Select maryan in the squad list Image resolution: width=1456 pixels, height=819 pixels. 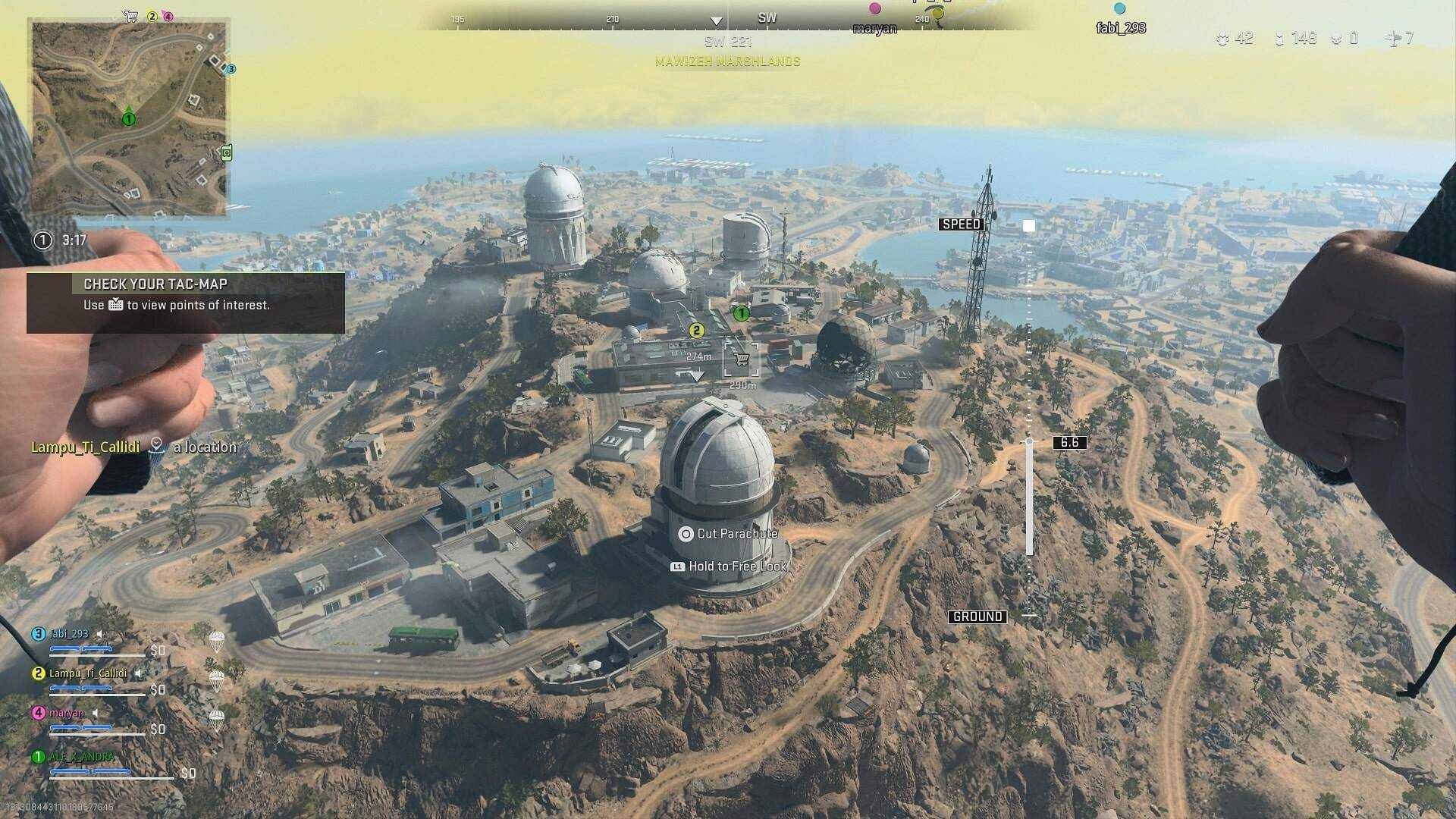click(x=67, y=713)
